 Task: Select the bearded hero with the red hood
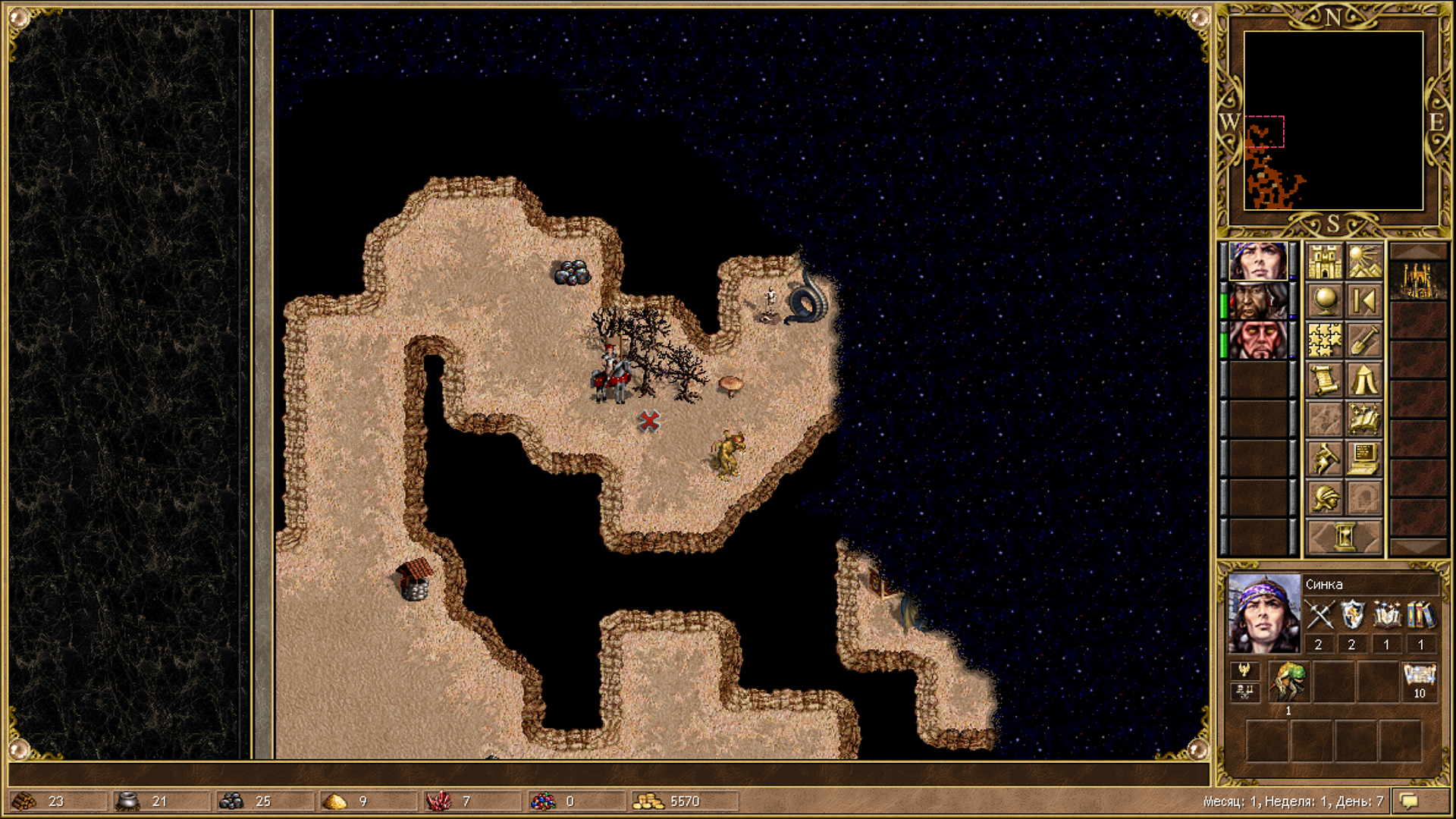pos(1257,300)
